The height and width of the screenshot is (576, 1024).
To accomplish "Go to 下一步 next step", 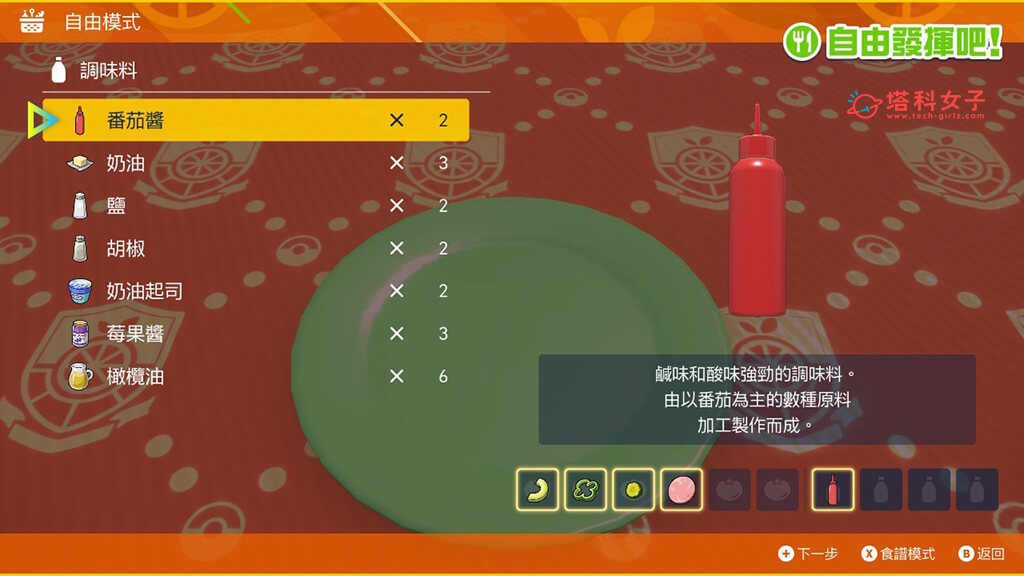I will click(x=808, y=554).
